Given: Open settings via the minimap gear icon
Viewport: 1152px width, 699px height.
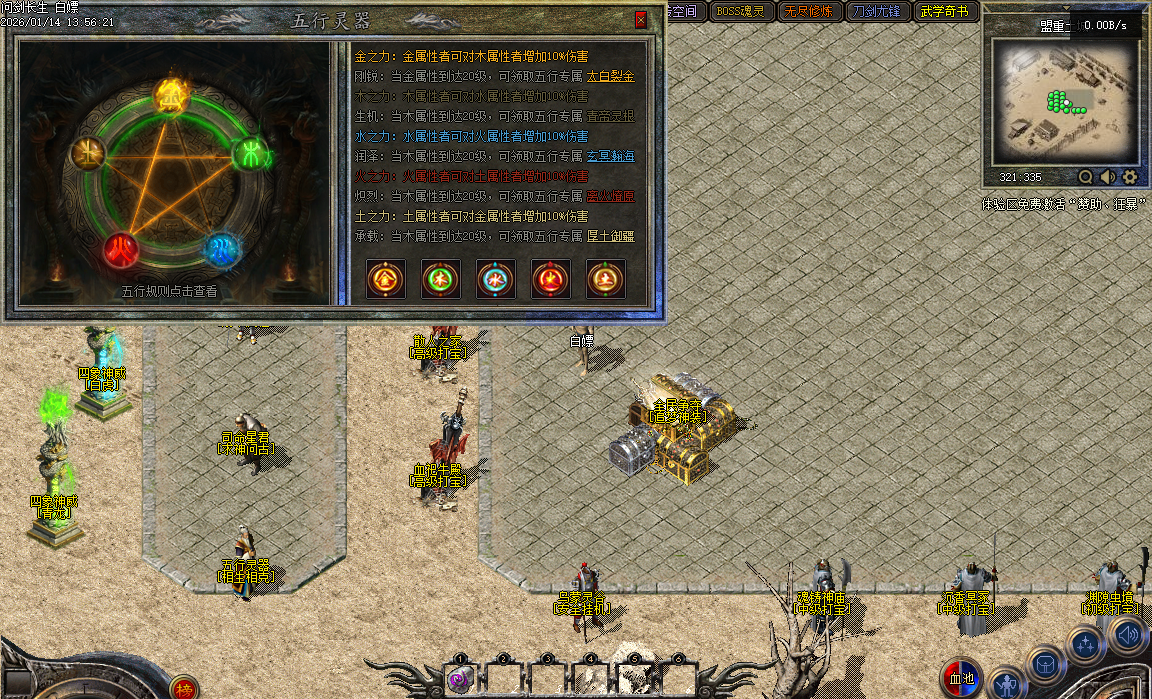Looking at the screenshot, I should pos(1130,177).
